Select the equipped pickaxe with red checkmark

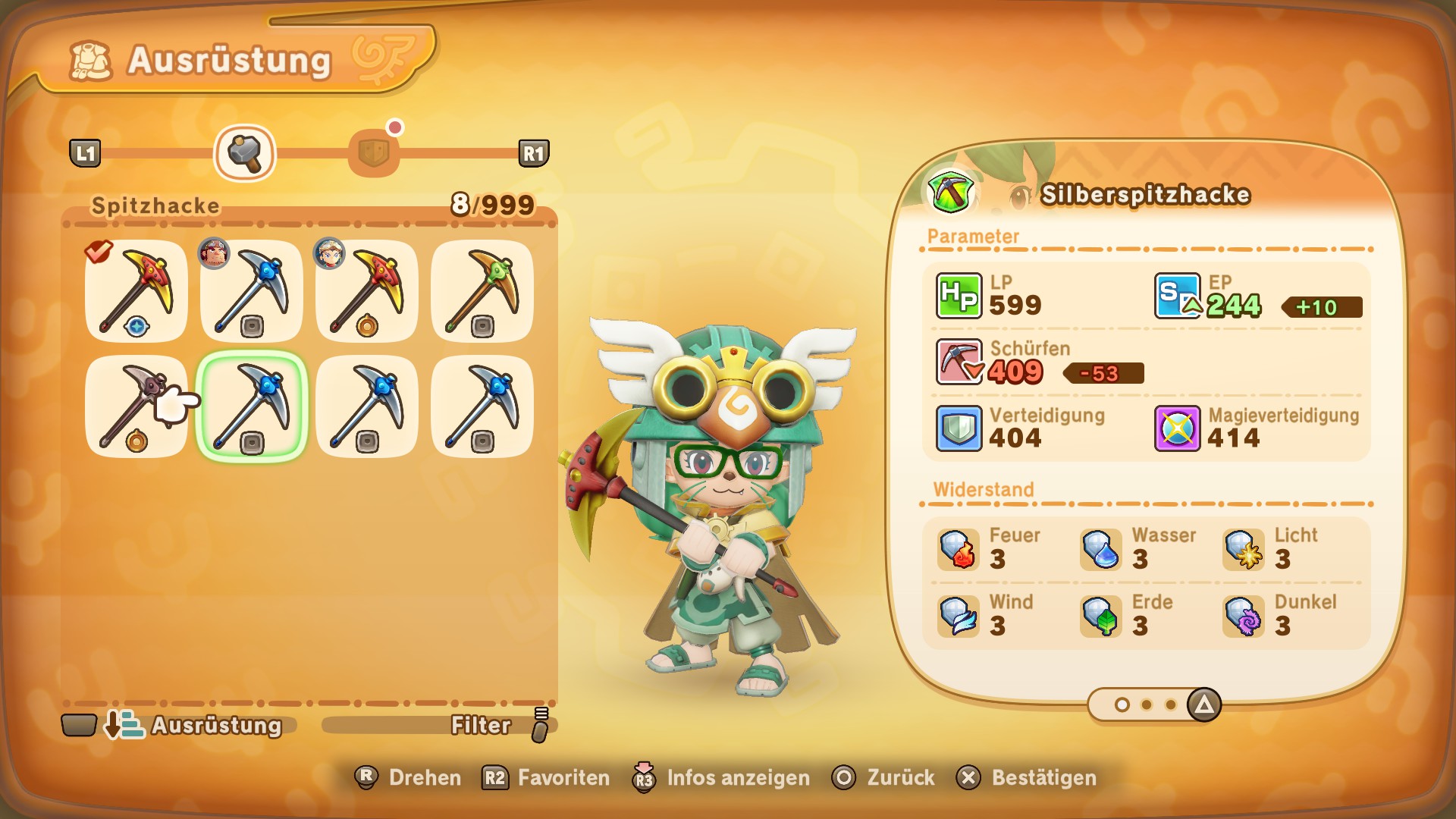[x=136, y=291]
